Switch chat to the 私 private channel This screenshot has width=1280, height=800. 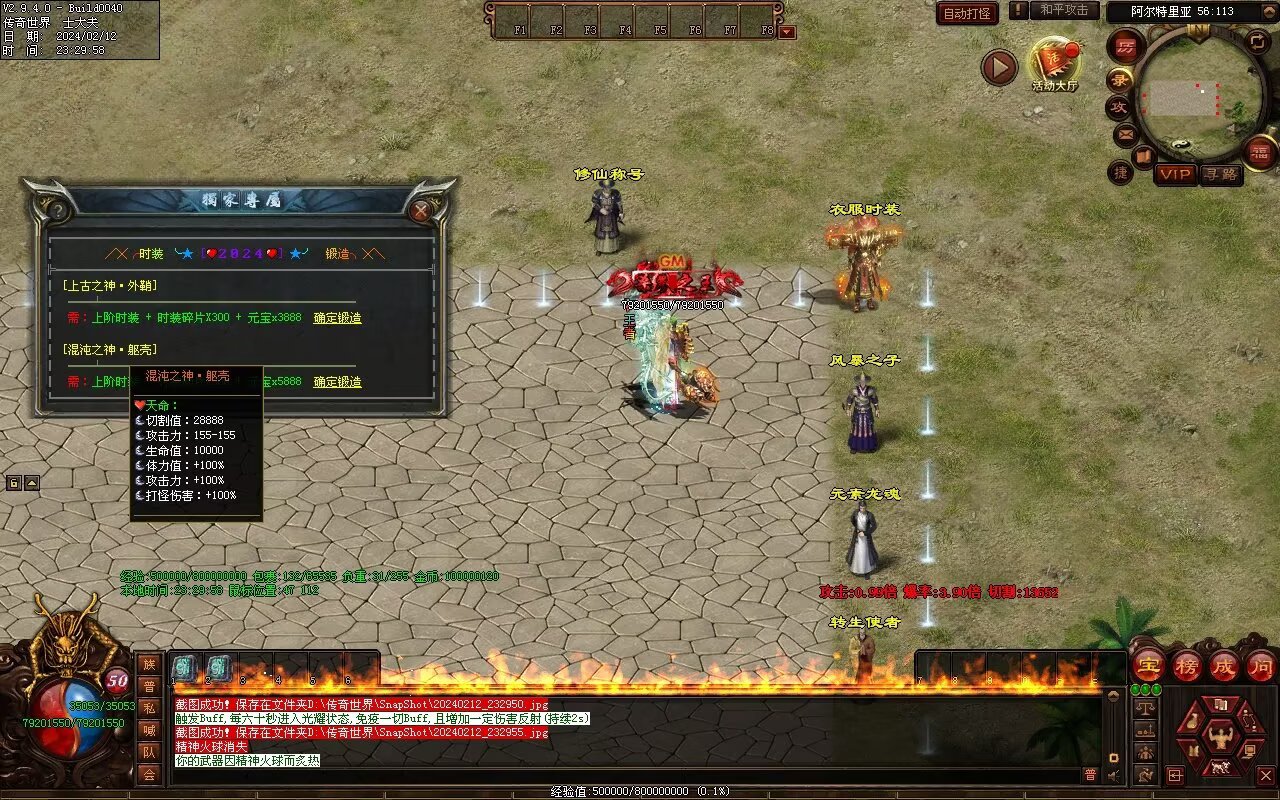click(149, 708)
